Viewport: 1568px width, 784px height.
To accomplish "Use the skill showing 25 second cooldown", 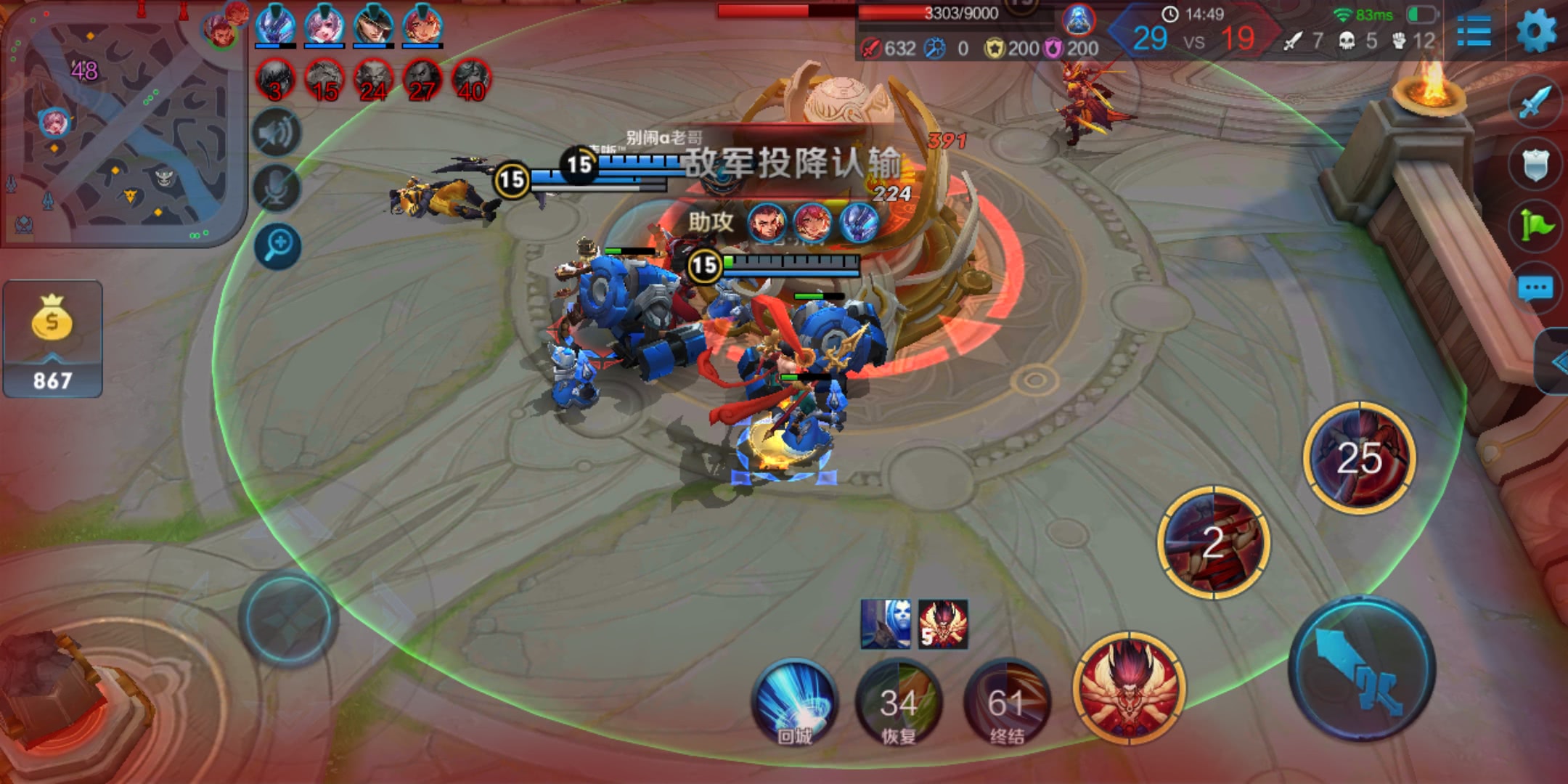I will (x=1359, y=457).
